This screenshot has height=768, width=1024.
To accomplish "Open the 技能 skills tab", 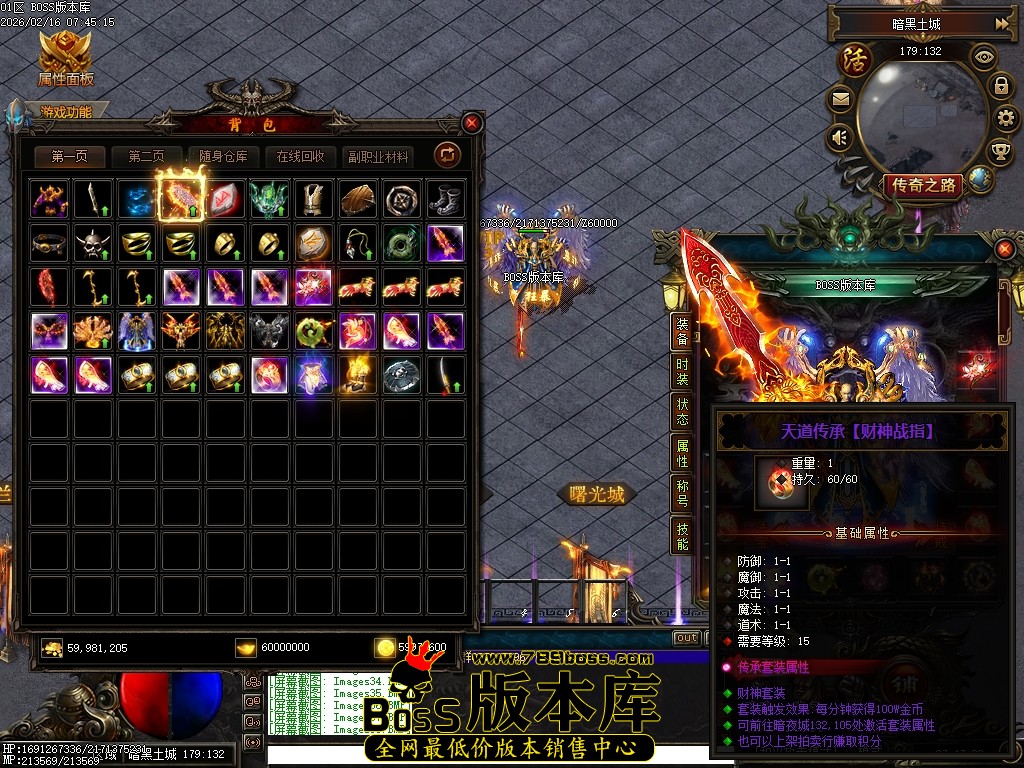I will (682, 536).
